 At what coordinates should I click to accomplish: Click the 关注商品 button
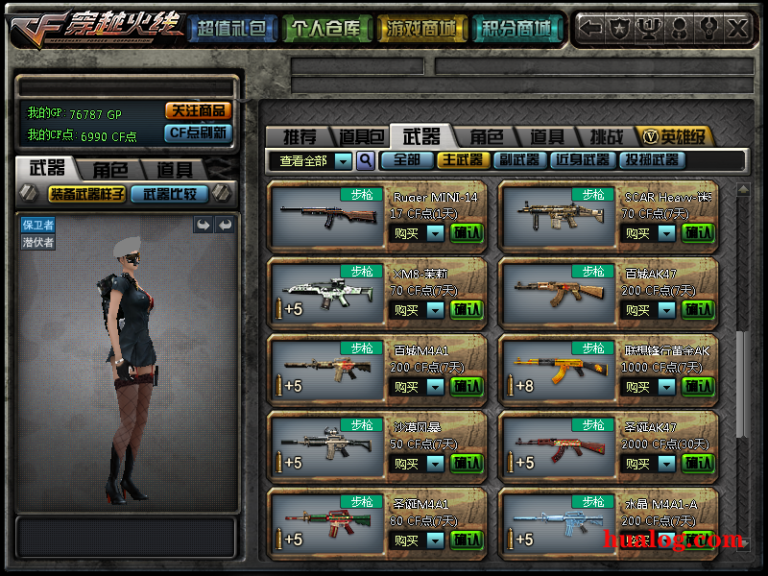(198, 111)
